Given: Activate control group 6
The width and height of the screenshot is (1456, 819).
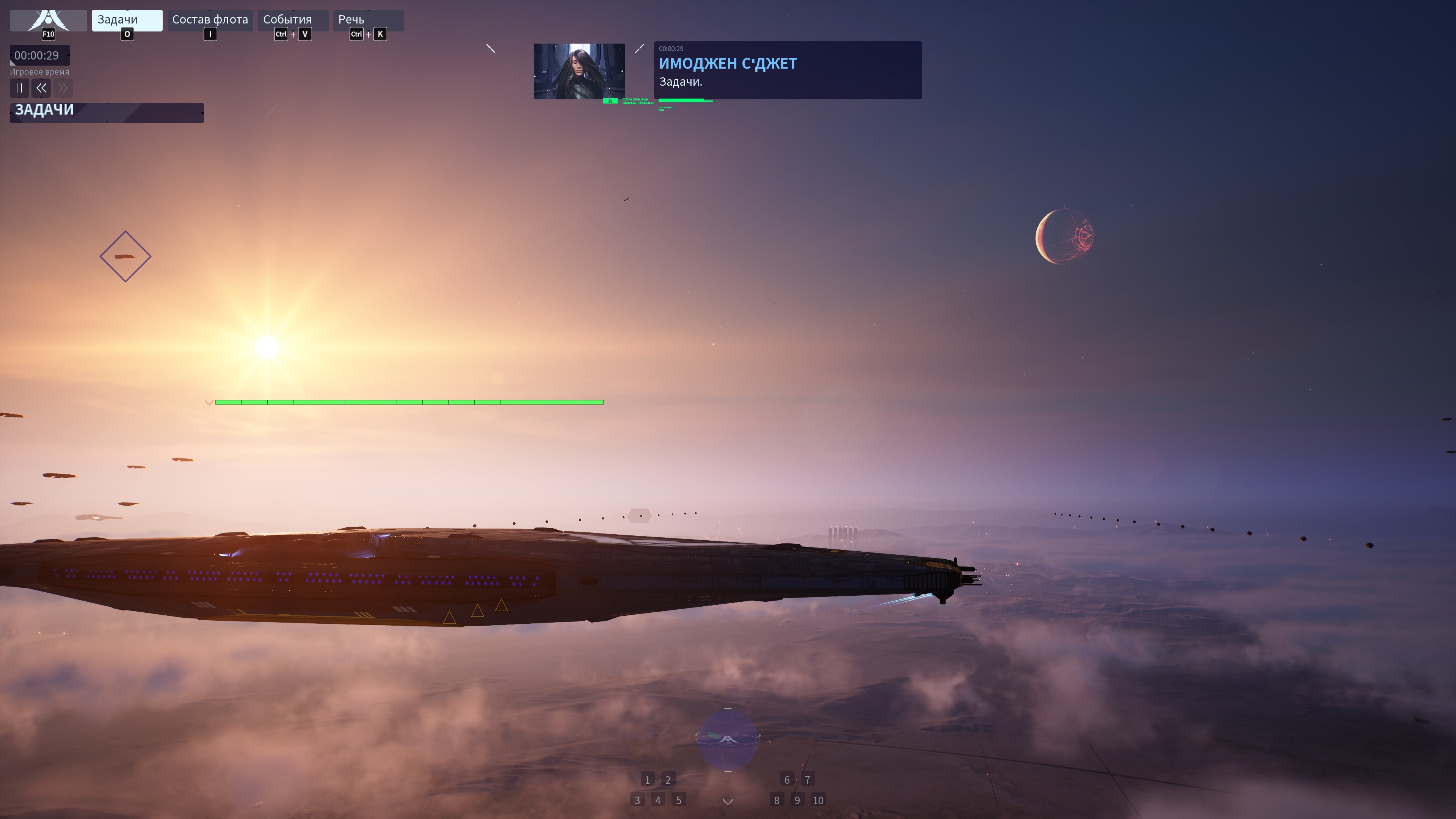Looking at the screenshot, I should click(787, 780).
